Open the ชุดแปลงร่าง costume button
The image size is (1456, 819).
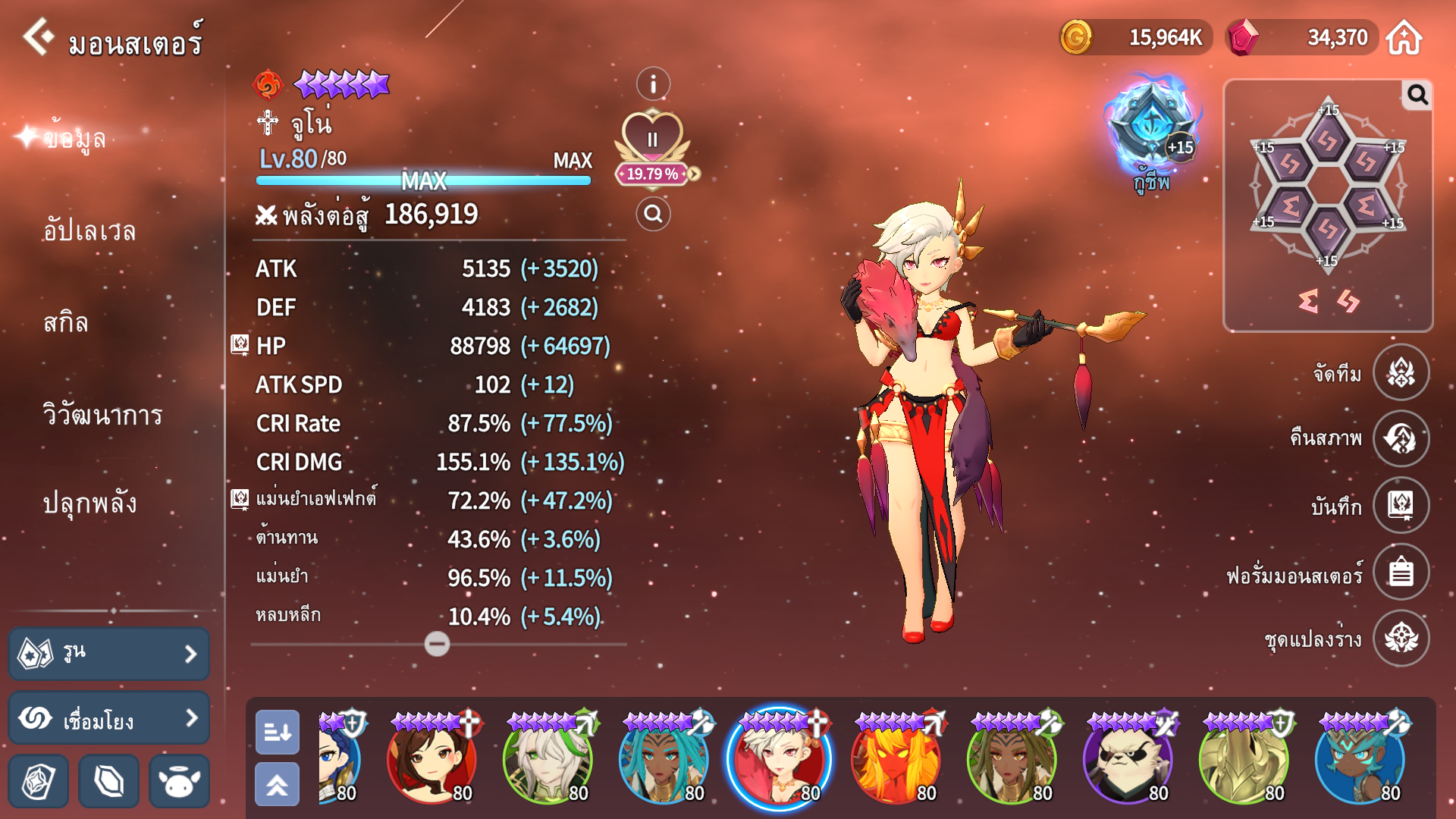[1401, 638]
